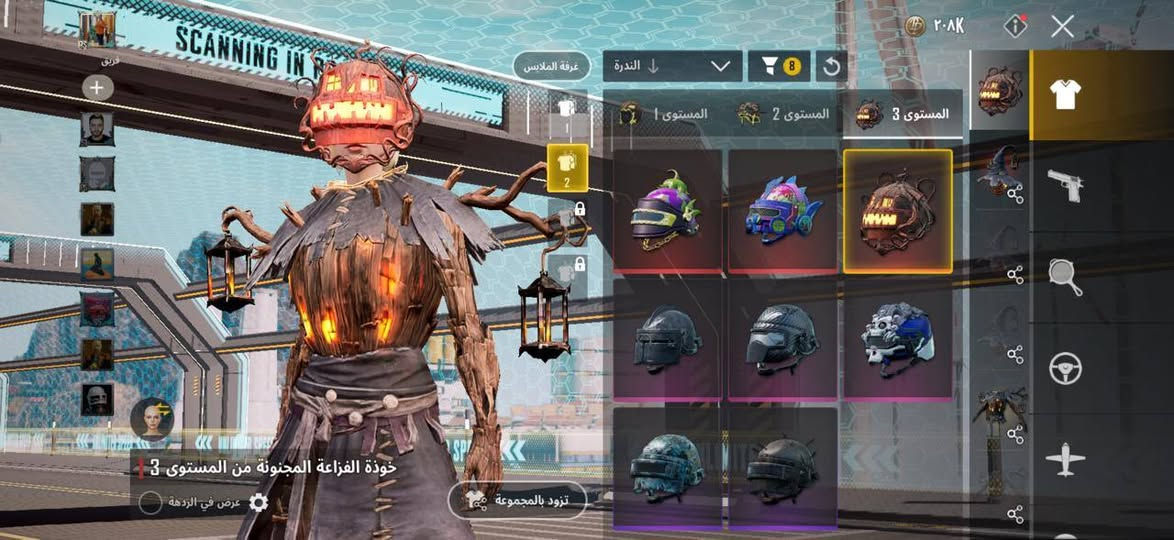Image resolution: width=1174 pixels, height=540 pixels.
Task: Select the blue and pink shark helmet
Action: 783,211
